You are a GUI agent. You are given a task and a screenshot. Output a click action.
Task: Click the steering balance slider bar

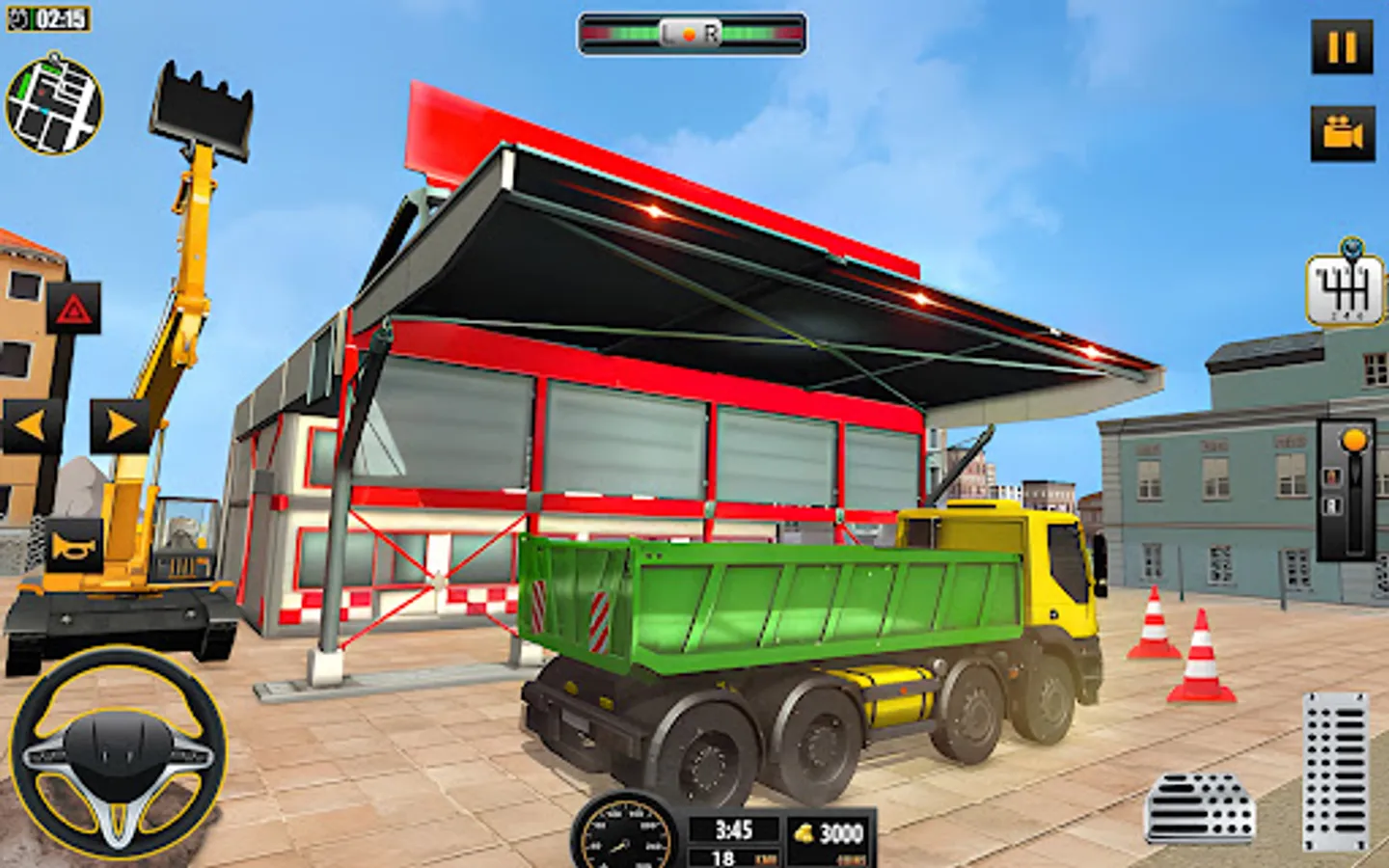click(x=689, y=32)
